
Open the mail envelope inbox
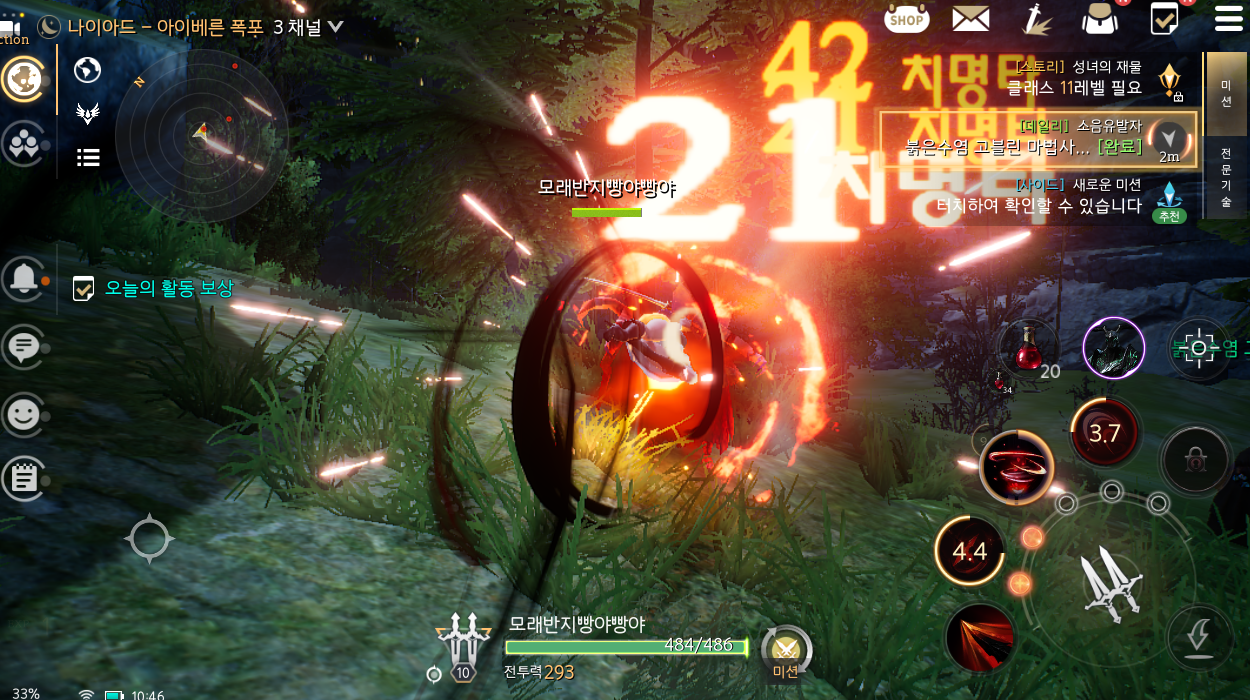coord(970,18)
